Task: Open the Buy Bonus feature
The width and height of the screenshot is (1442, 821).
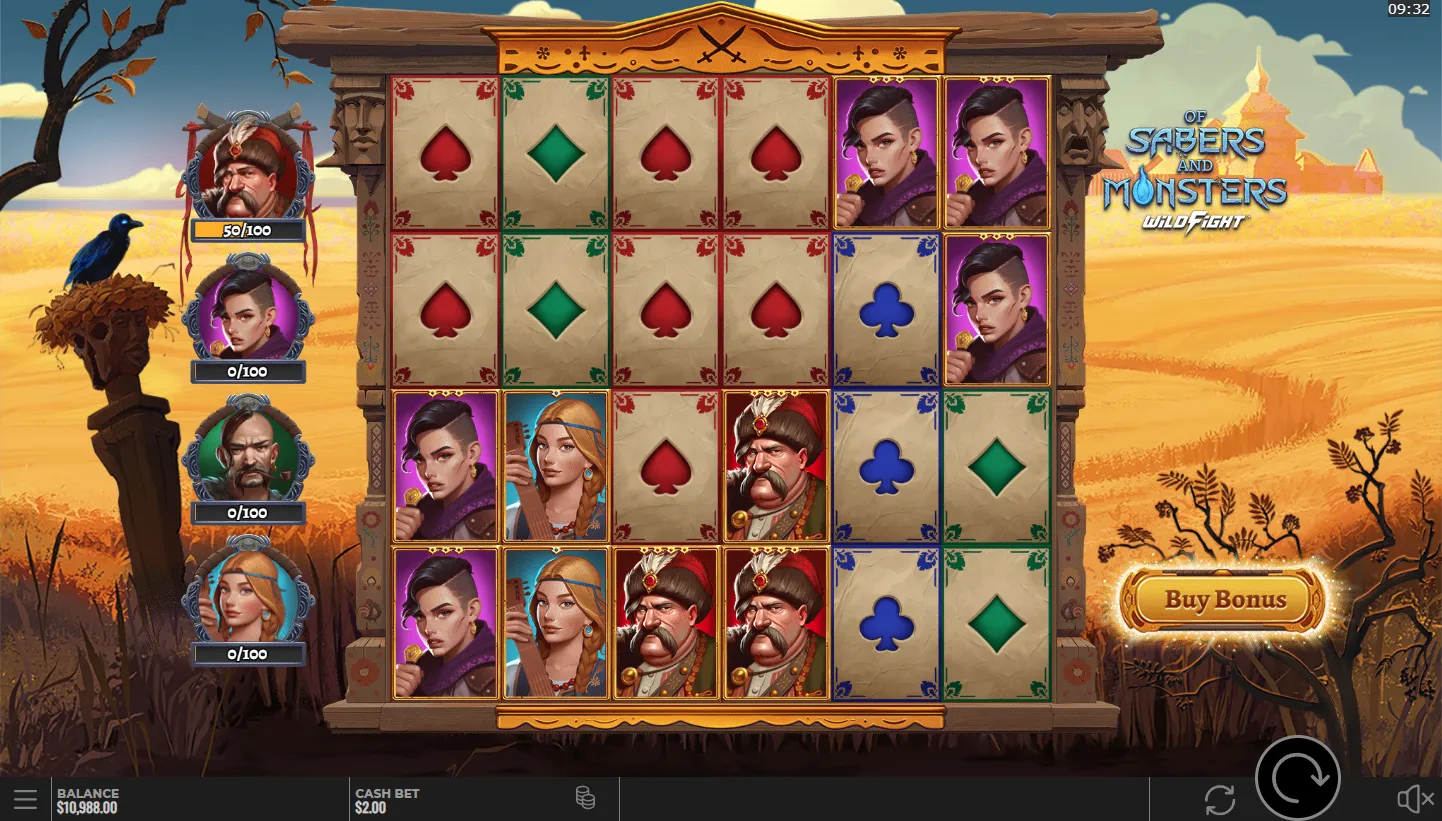Action: 1224,600
